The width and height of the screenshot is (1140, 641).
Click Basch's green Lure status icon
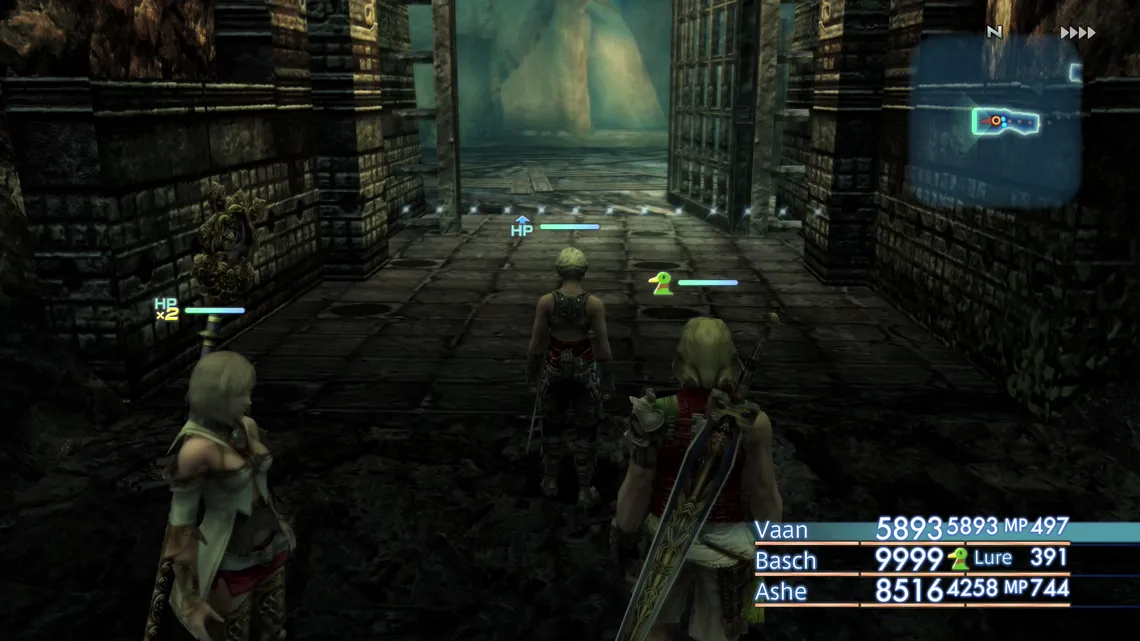pos(959,559)
